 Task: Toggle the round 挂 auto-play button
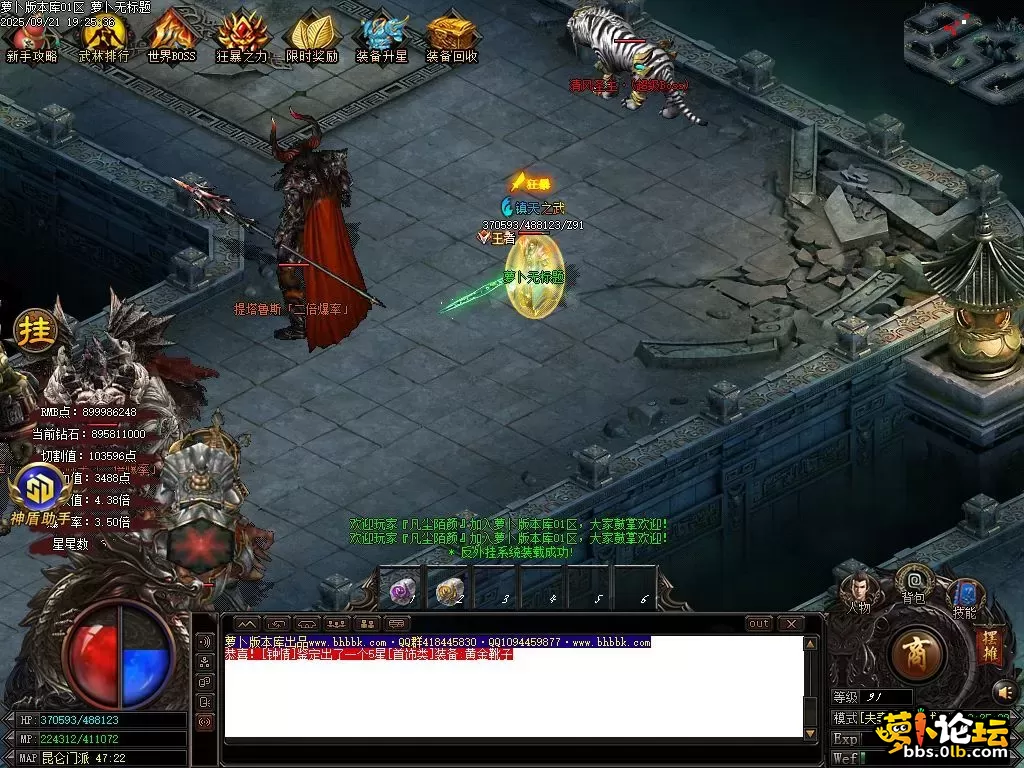[x=35, y=331]
